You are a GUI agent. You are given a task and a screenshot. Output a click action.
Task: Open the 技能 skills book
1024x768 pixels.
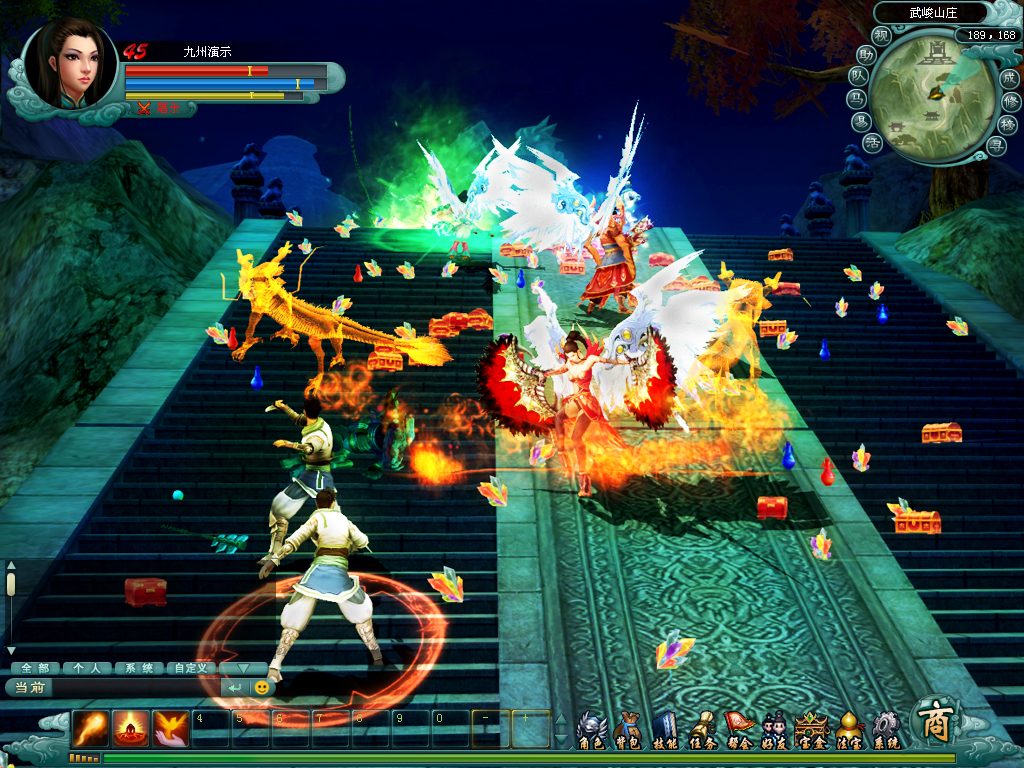point(665,729)
